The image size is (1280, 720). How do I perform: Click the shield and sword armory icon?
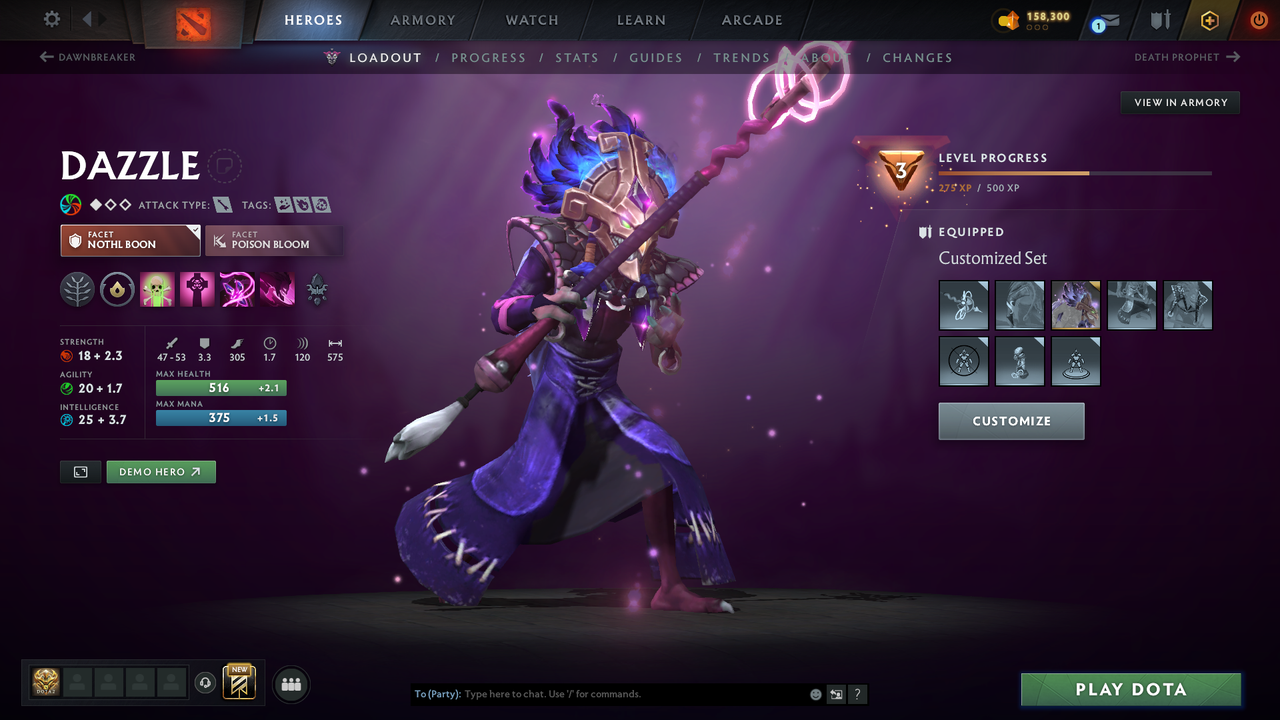[x=1158, y=20]
